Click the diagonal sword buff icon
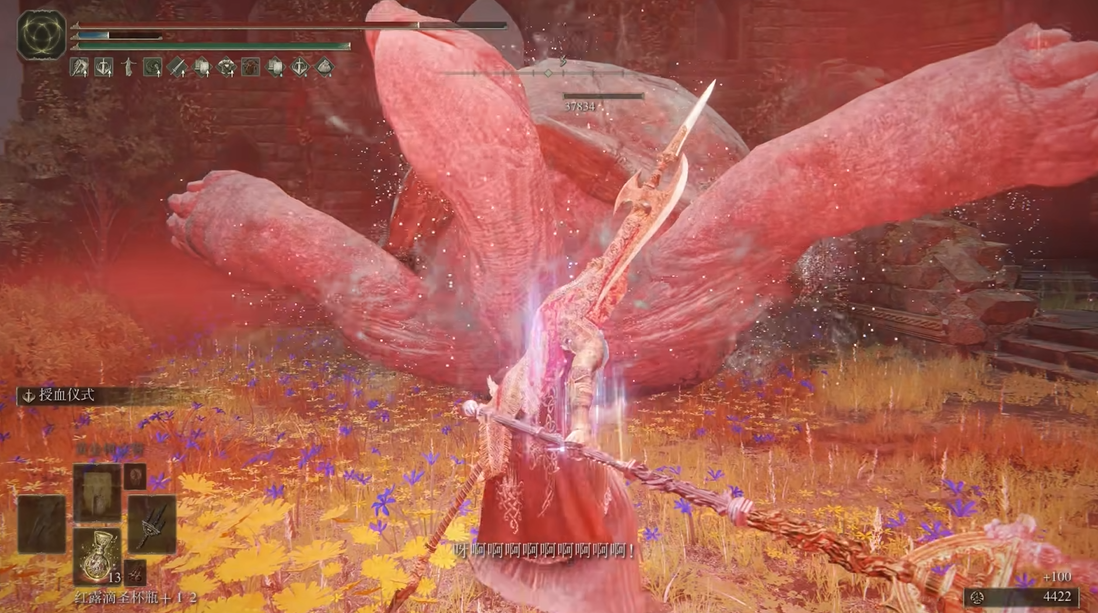This screenshot has height=613, width=1098. click(177, 67)
